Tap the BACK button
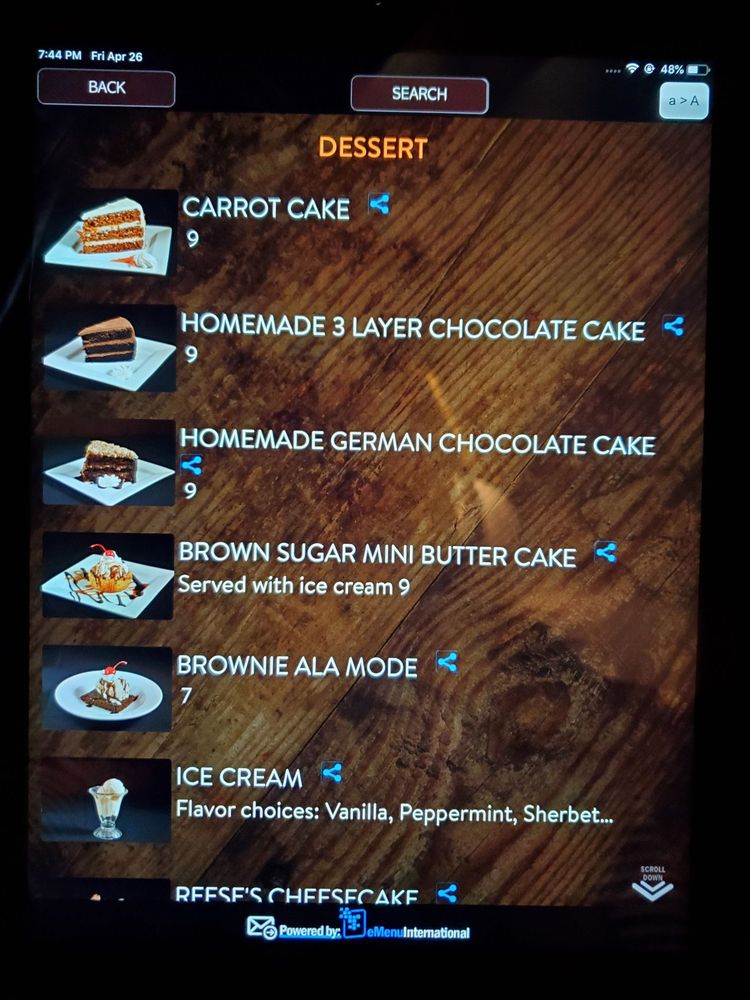Image resolution: width=750 pixels, height=1000 pixels. tap(106, 88)
